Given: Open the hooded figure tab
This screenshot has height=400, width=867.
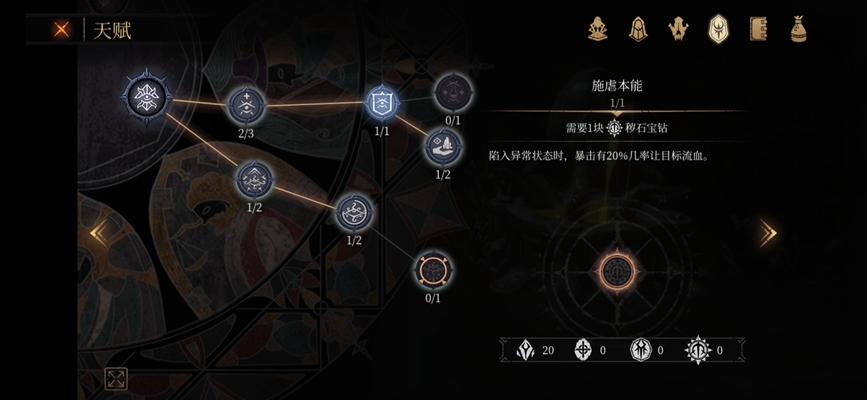Looking at the screenshot, I should coord(637,29).
